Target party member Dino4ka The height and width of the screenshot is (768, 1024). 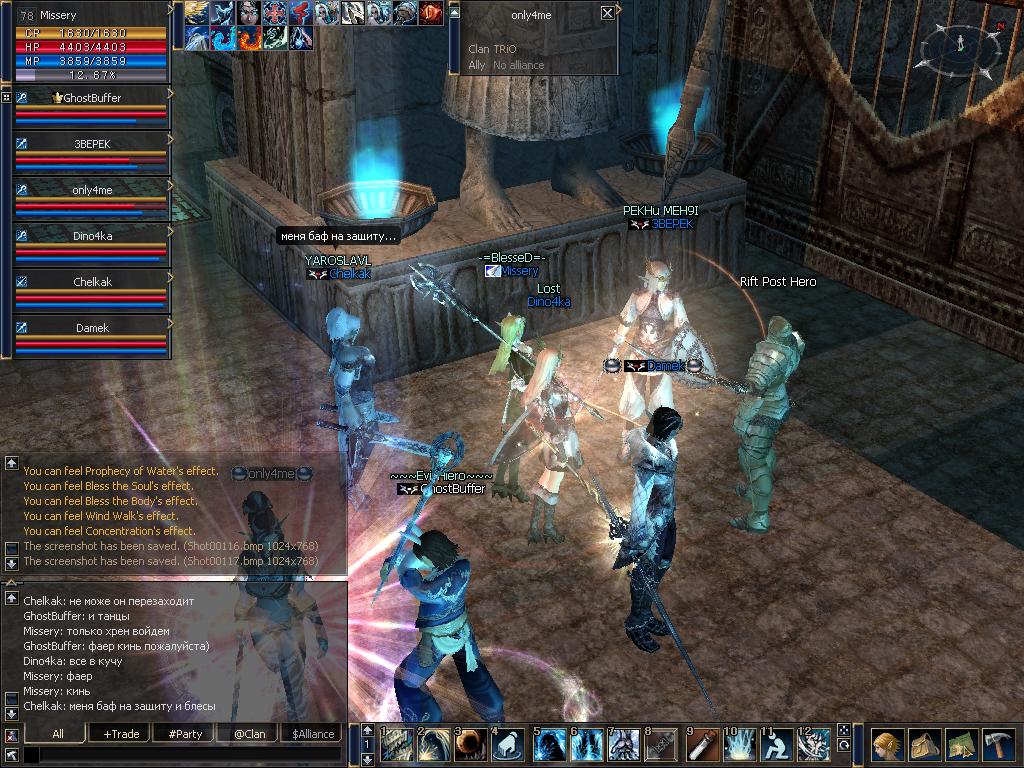coord(92,236)
